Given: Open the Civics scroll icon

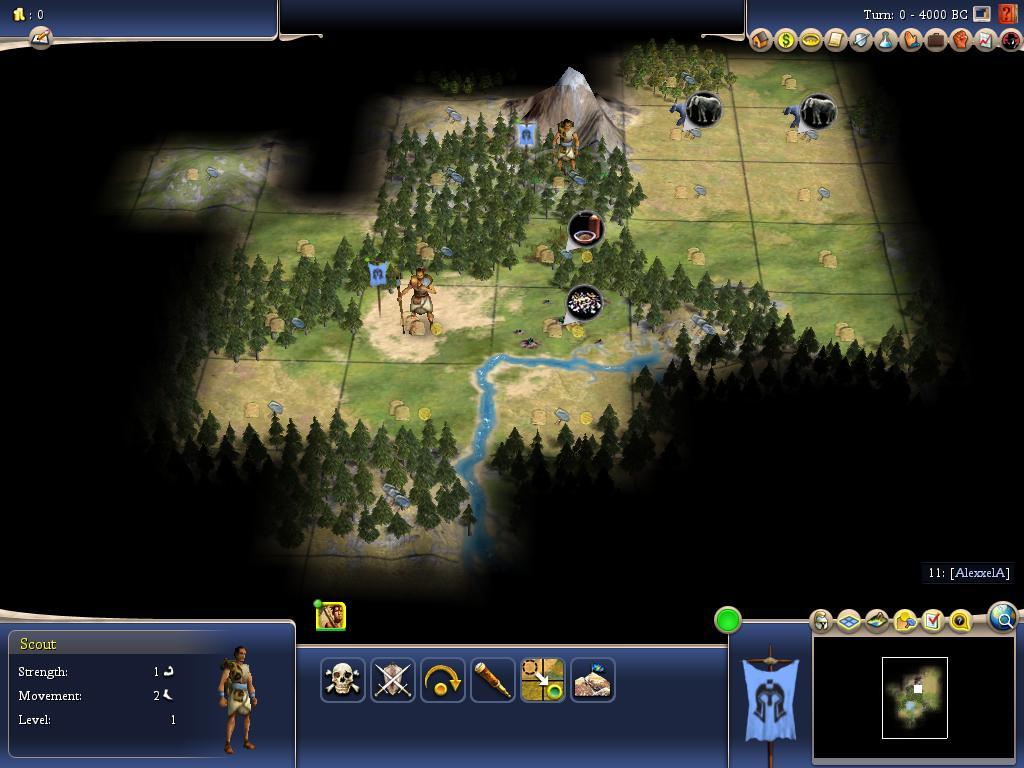Looking at the screenshot, I should [835, 40].
